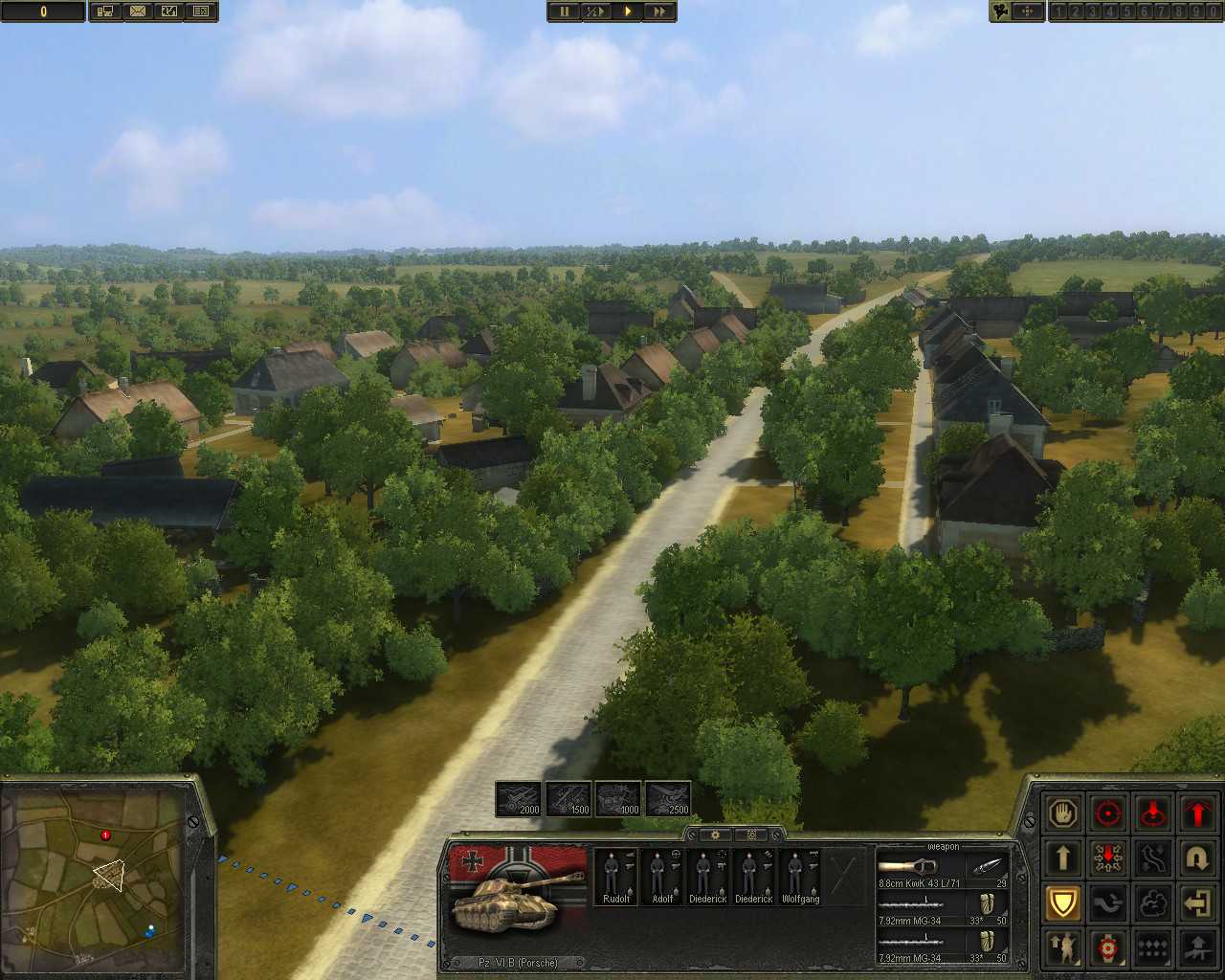The image size is (1225, 980).
Task: Enable the defend stance shield toggle
Action: [1063, 903]
